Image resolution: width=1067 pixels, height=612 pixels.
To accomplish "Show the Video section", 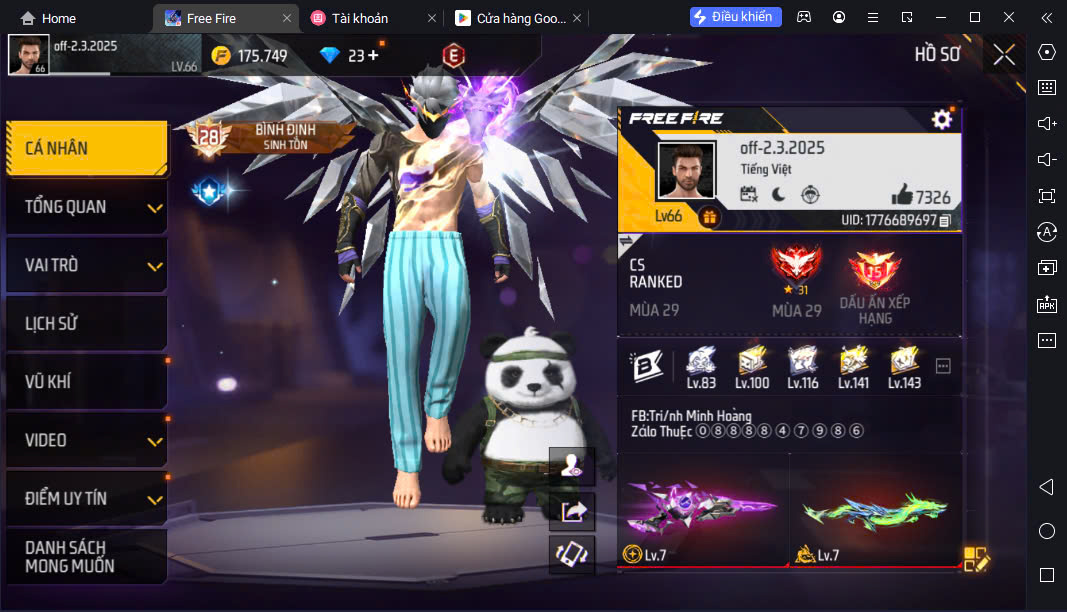I will (86, 440).
